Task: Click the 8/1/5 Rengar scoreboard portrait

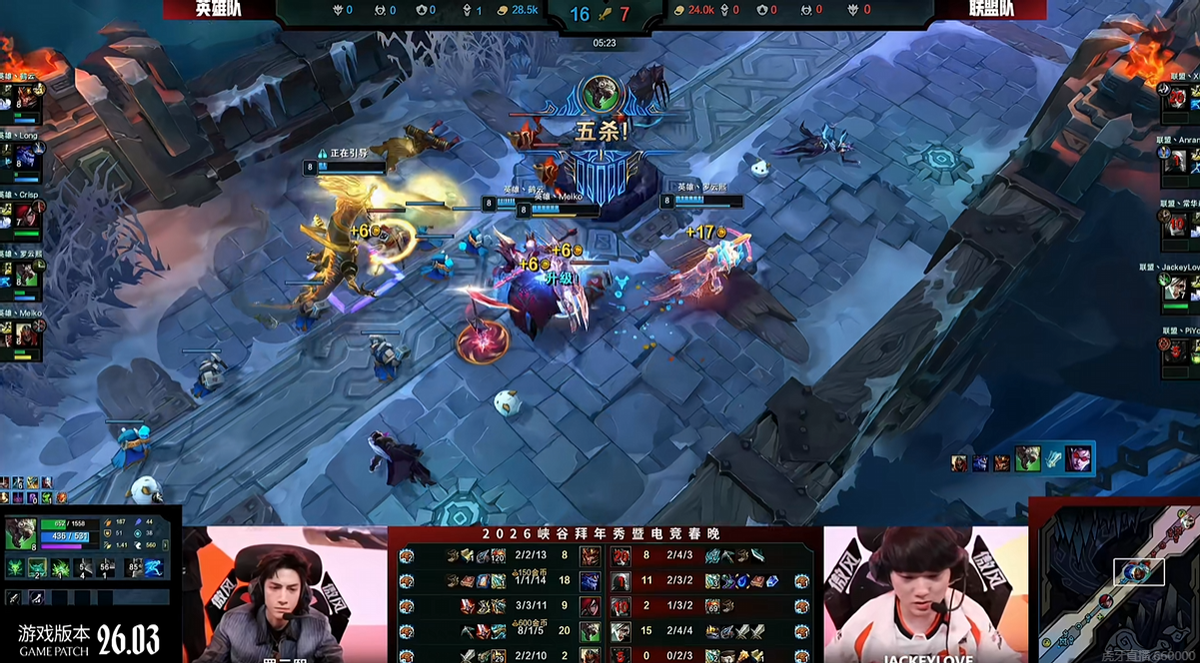Action: point(590,633)
